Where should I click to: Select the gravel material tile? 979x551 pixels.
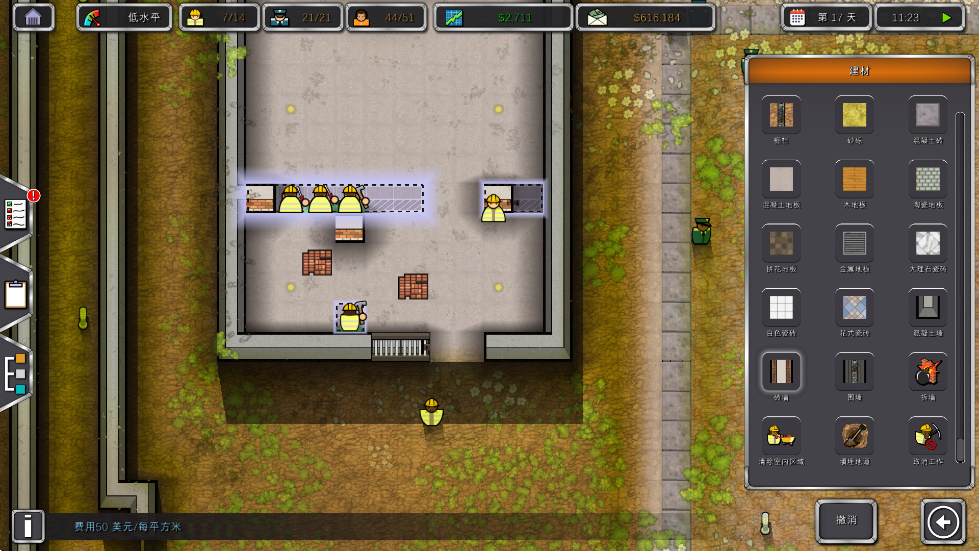854,115
